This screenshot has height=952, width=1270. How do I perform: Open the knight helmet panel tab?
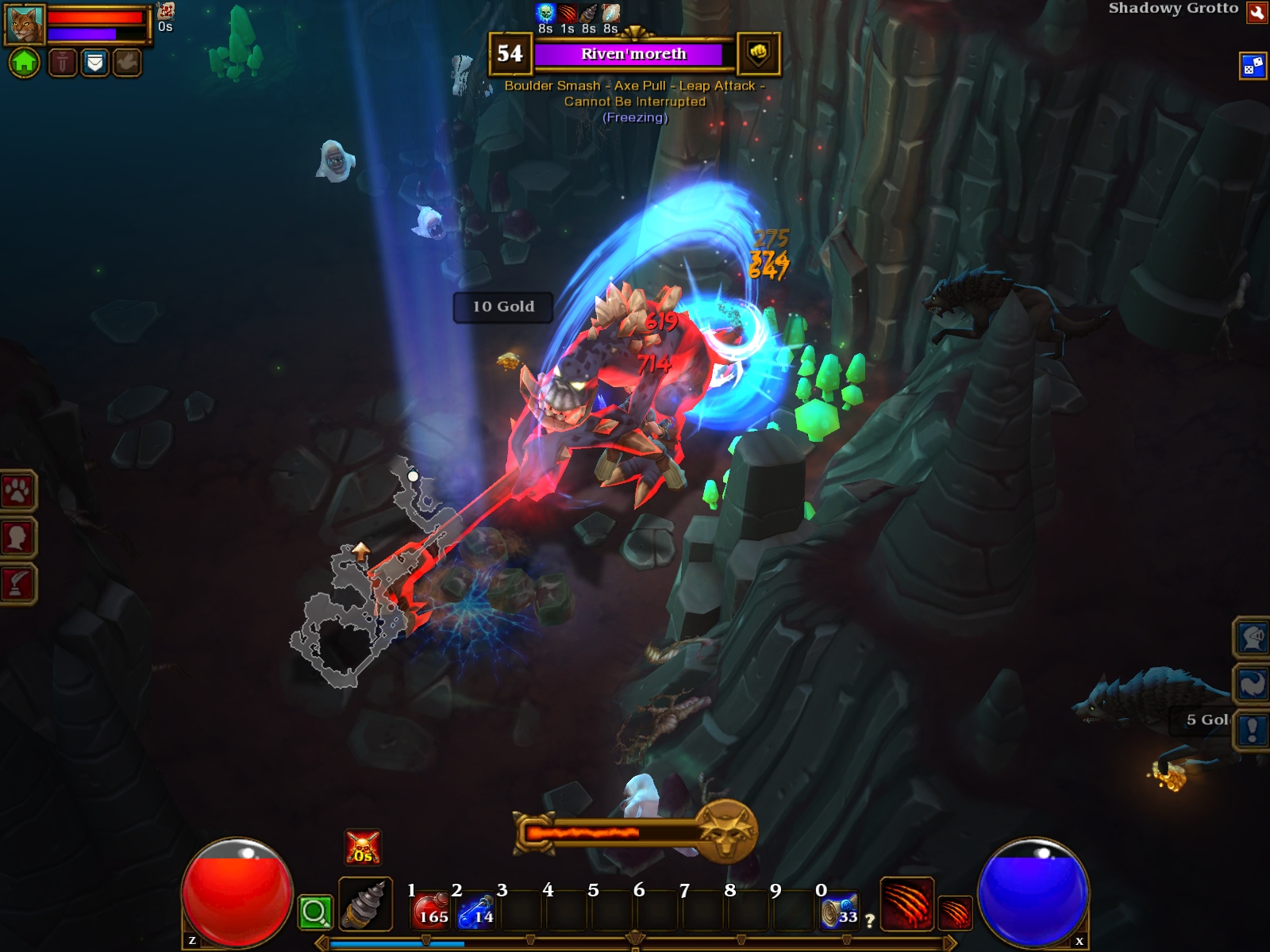tap(1253, 637)
